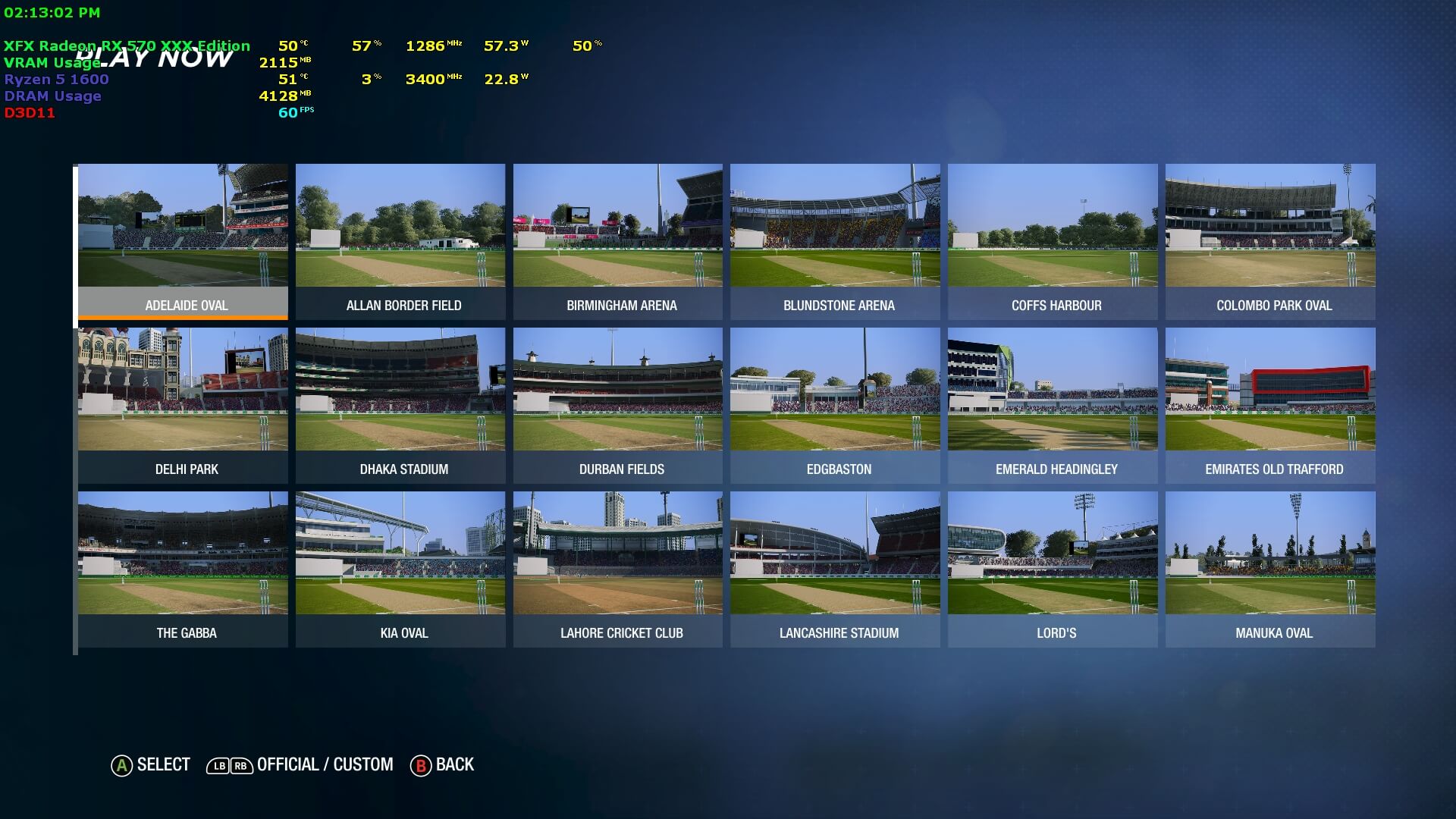This screenshot has height=819, width=1456.
Task: Pick the Lancashire Stadium venue
Action: (x=835, y=569)
